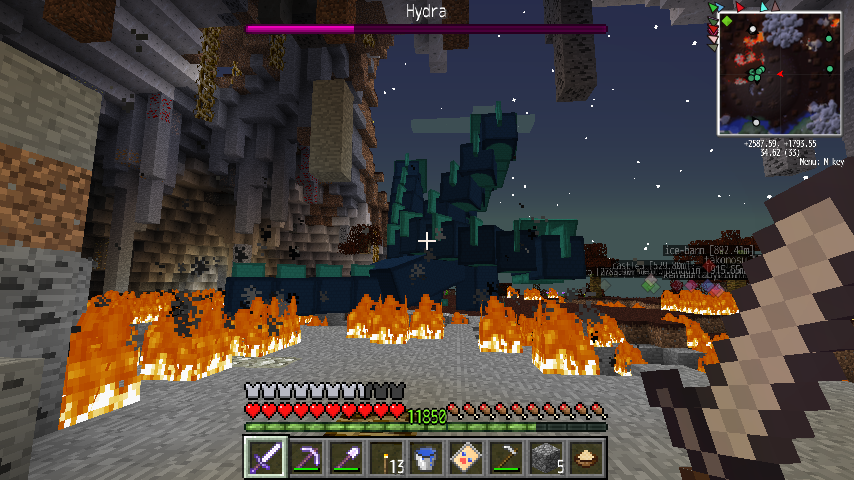Select the stack of 13 torches
The height and width of the screenshot is (480, 854).
[x=385, y=458]
